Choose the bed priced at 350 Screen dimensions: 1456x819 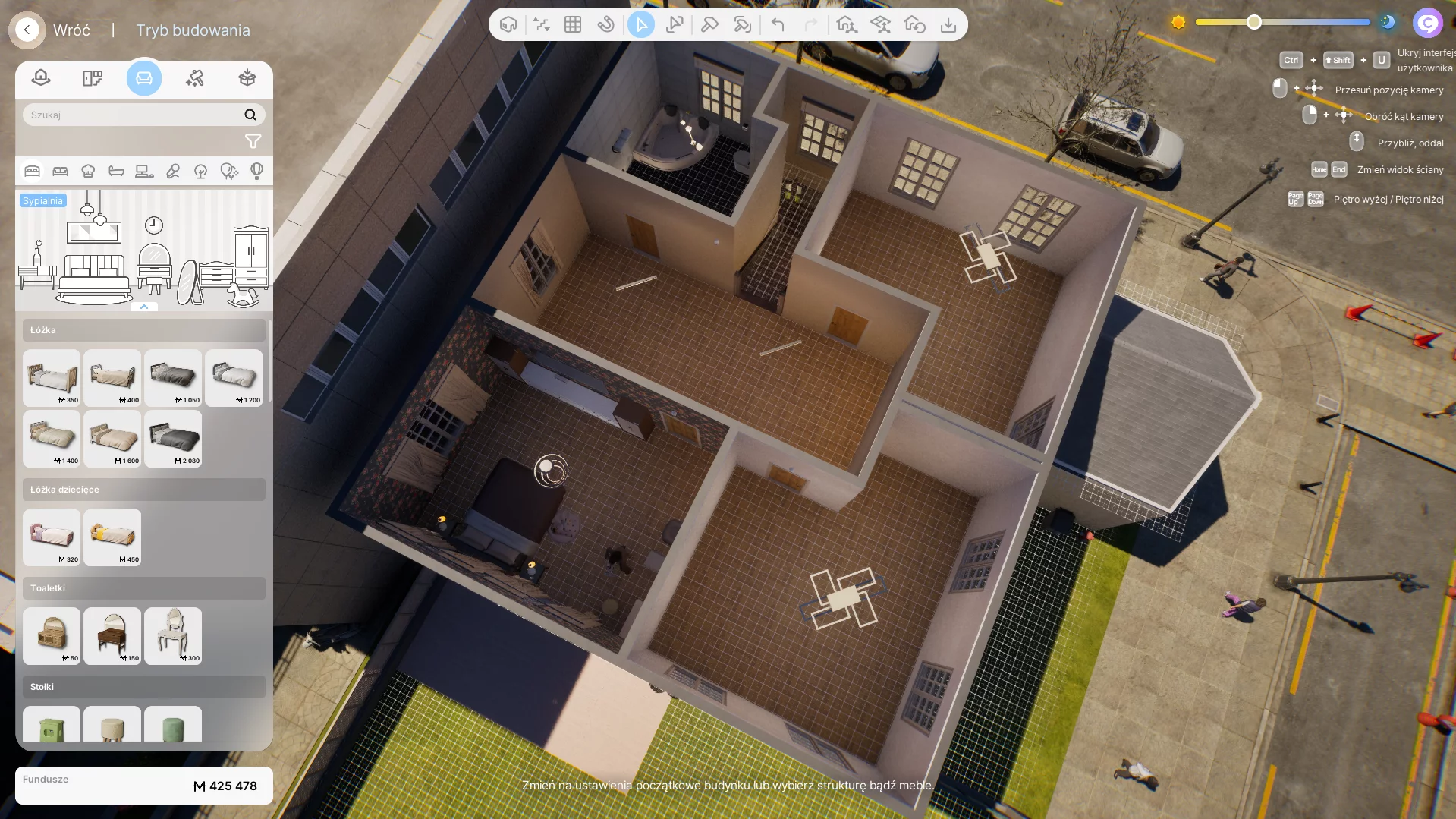[x=52, y=377]
